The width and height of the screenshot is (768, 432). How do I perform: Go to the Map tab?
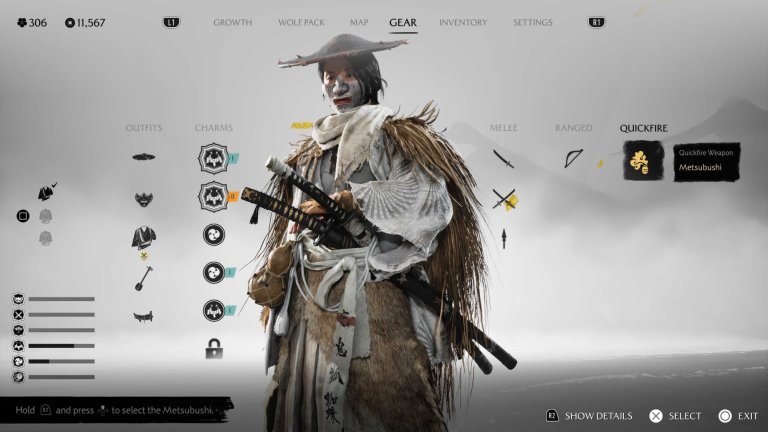(x=359, y=22)
